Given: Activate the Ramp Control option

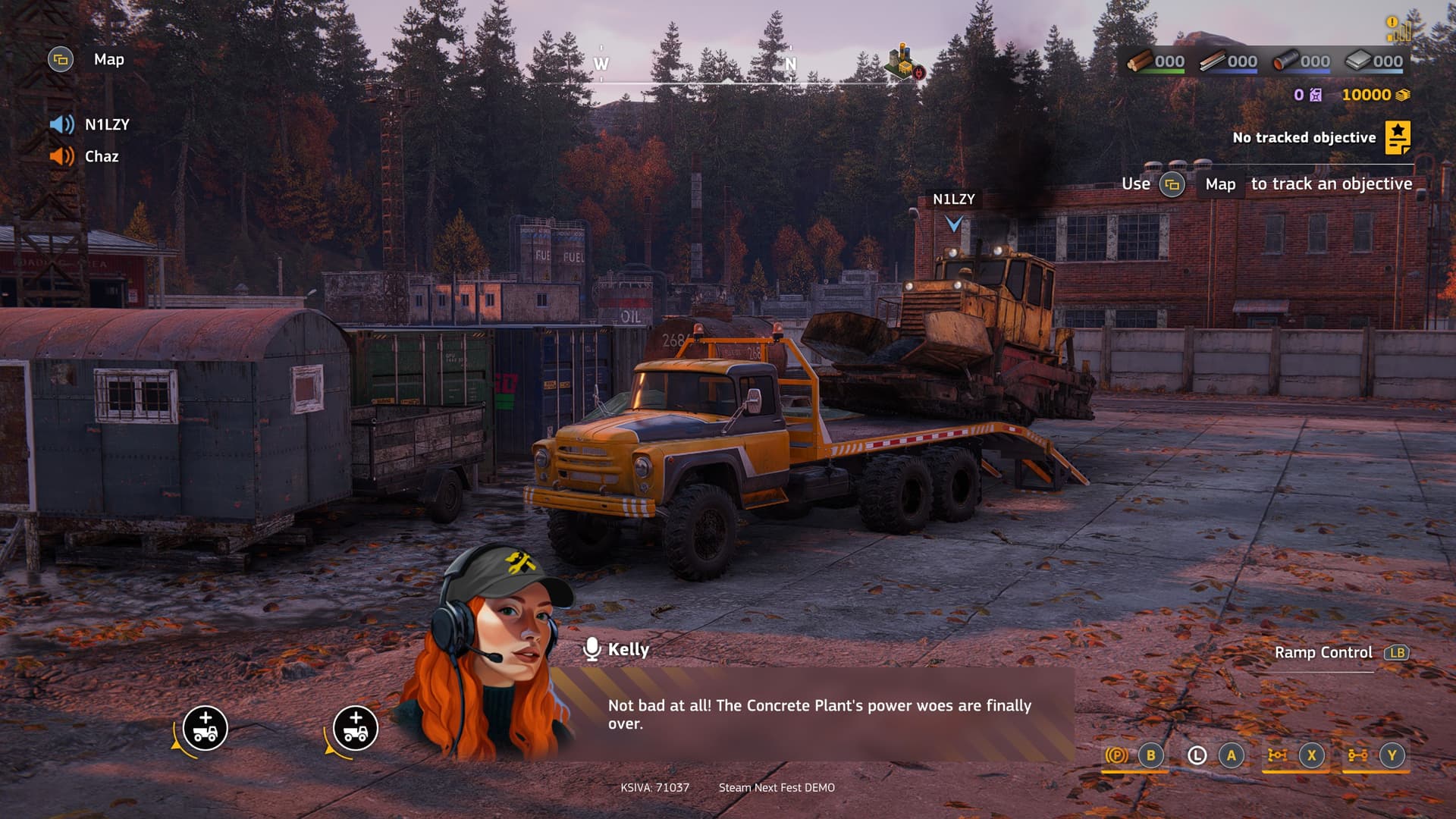Looking at the screenshot, I should coord(1323,652).
